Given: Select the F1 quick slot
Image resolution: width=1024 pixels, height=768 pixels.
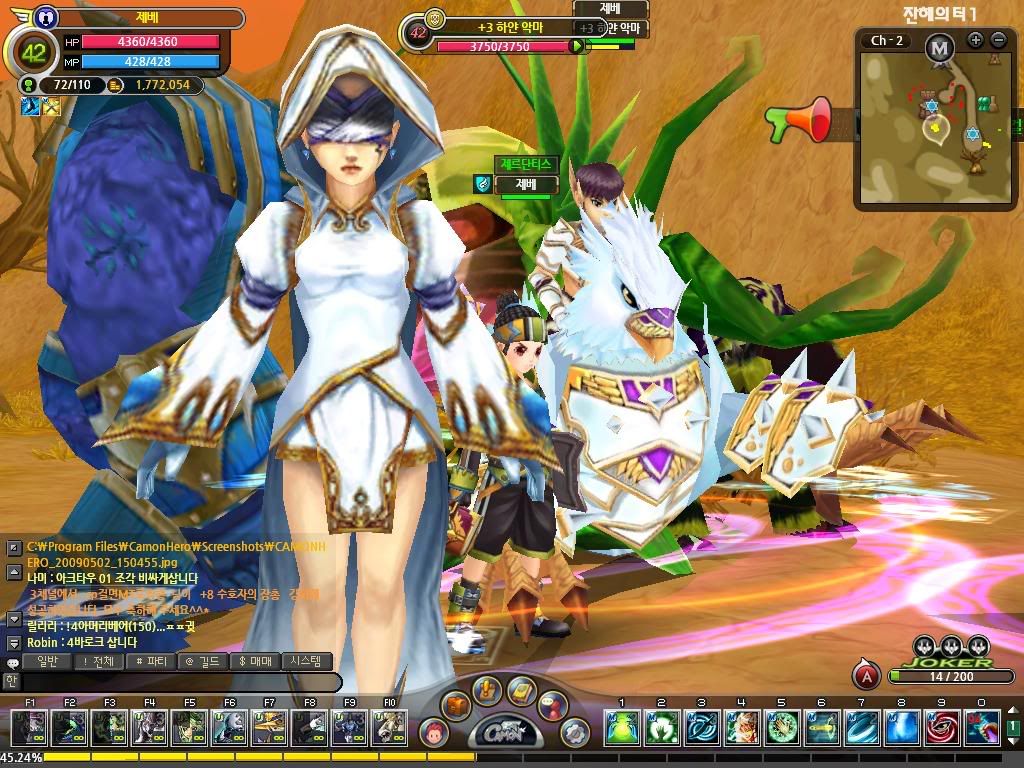Looking at the screenshot, I should 29,728.
